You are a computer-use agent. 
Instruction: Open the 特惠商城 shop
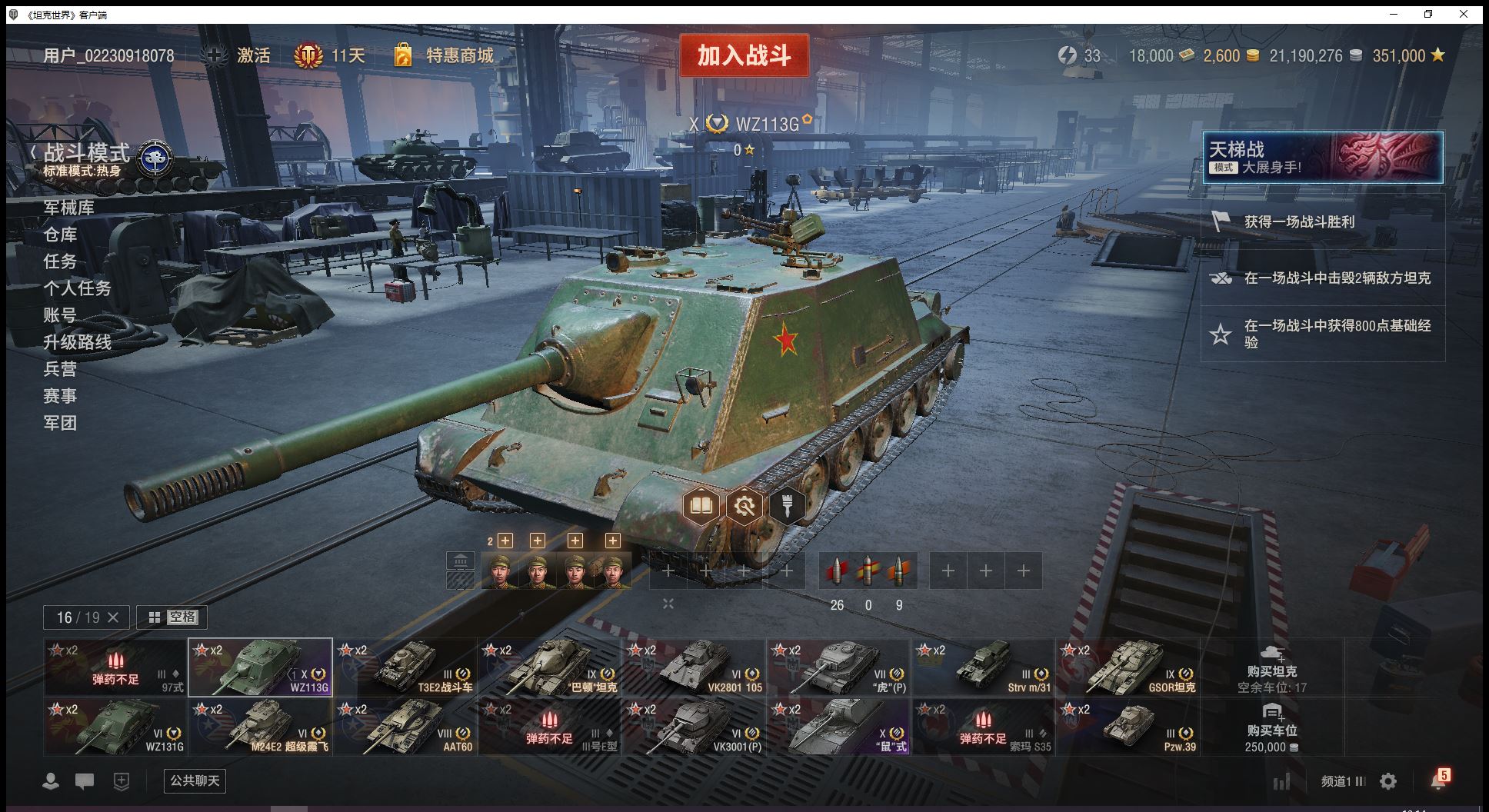(445, 55)
